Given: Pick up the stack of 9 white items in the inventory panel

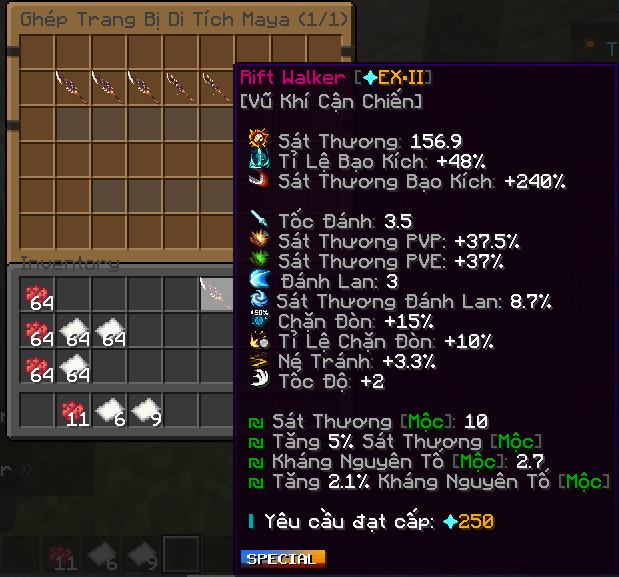Looking at the screenshot, I should [145, 410].
